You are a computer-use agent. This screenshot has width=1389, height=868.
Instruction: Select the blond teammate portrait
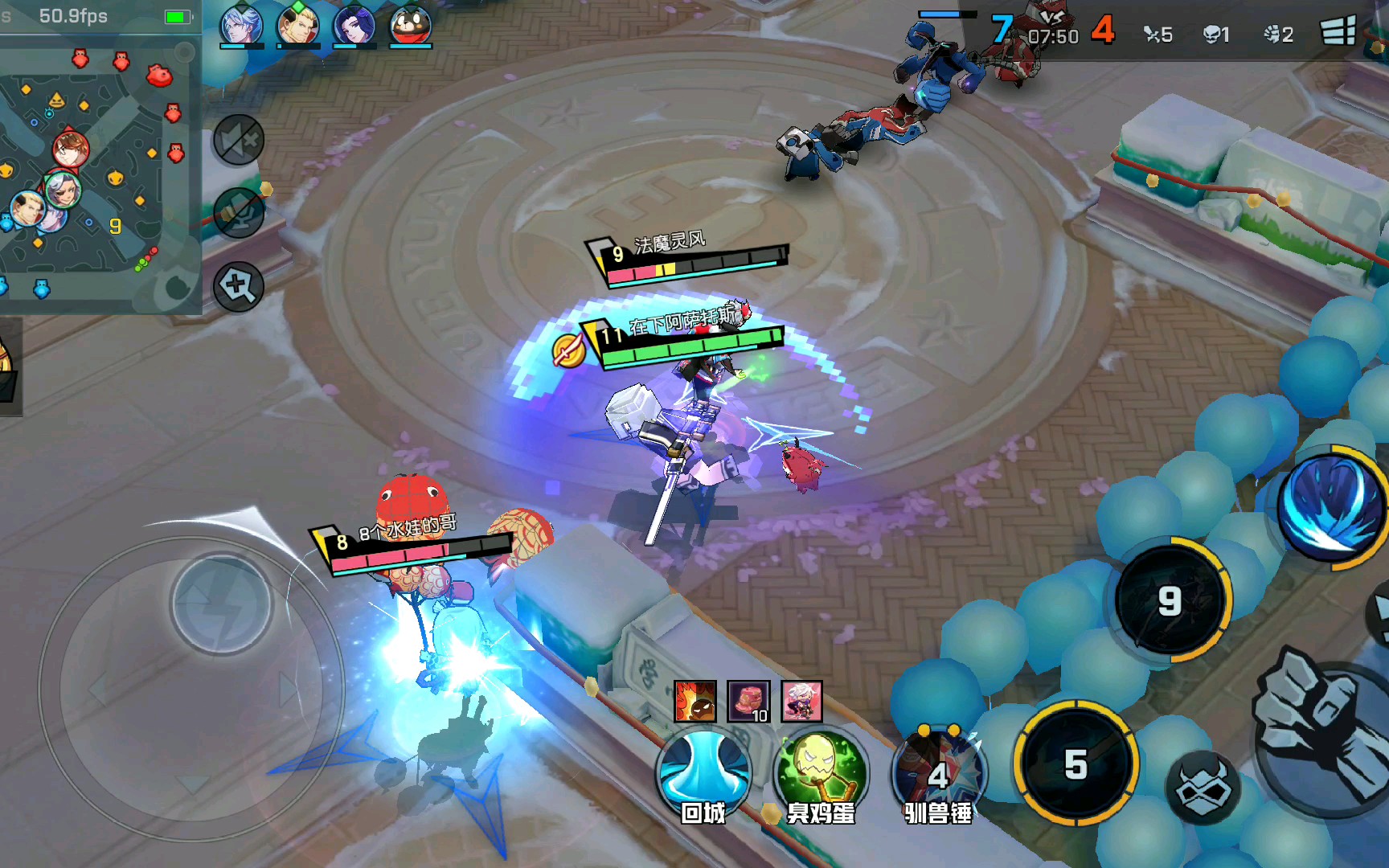pyautogui.click(x=297, y=26)
